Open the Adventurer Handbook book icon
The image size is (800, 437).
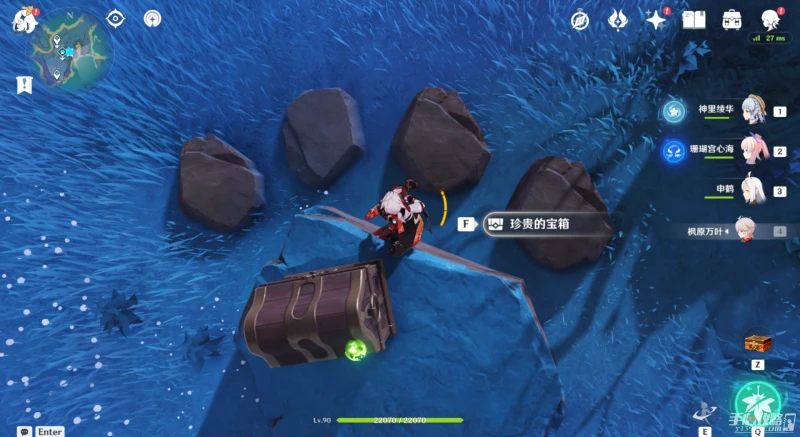694,19
